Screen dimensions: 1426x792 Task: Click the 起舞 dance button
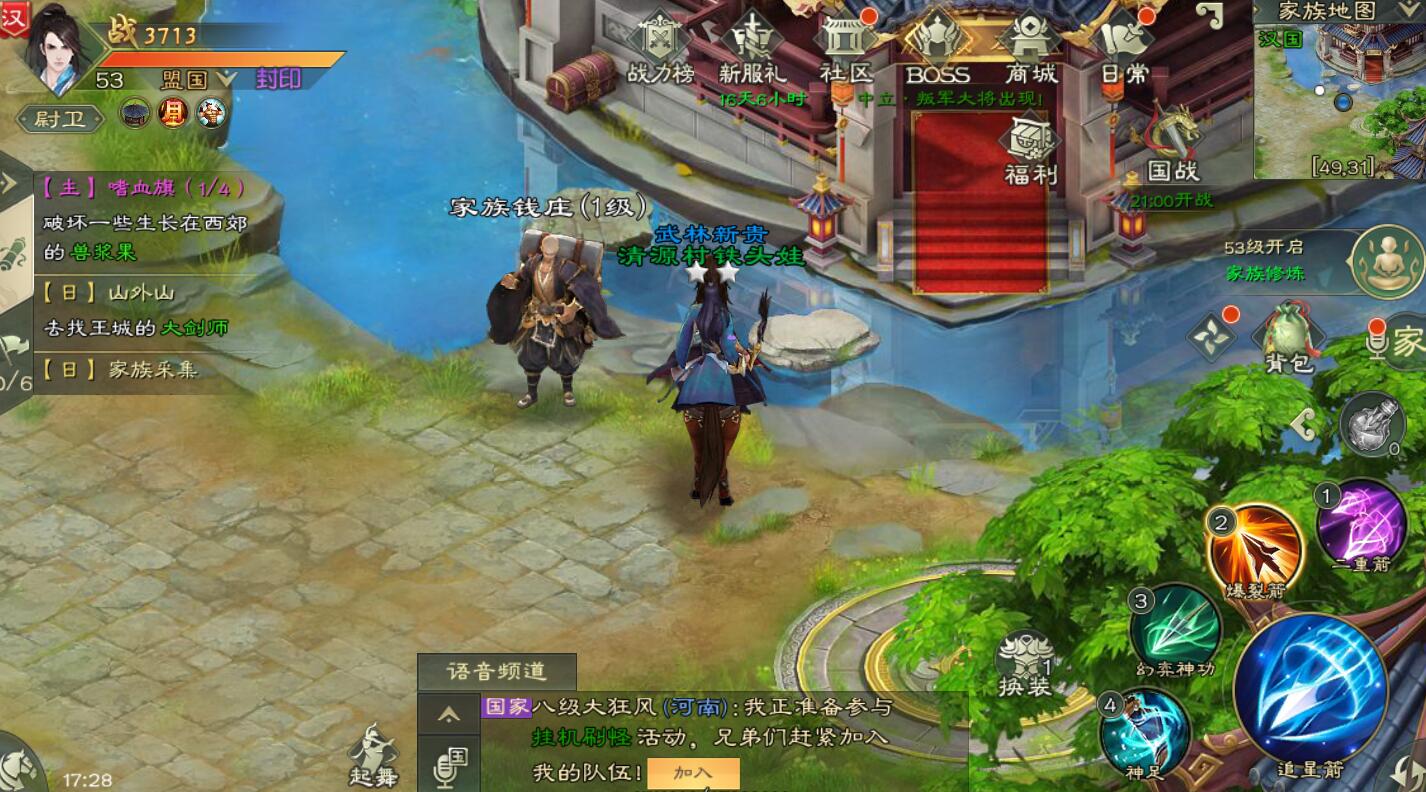point(374,755)
